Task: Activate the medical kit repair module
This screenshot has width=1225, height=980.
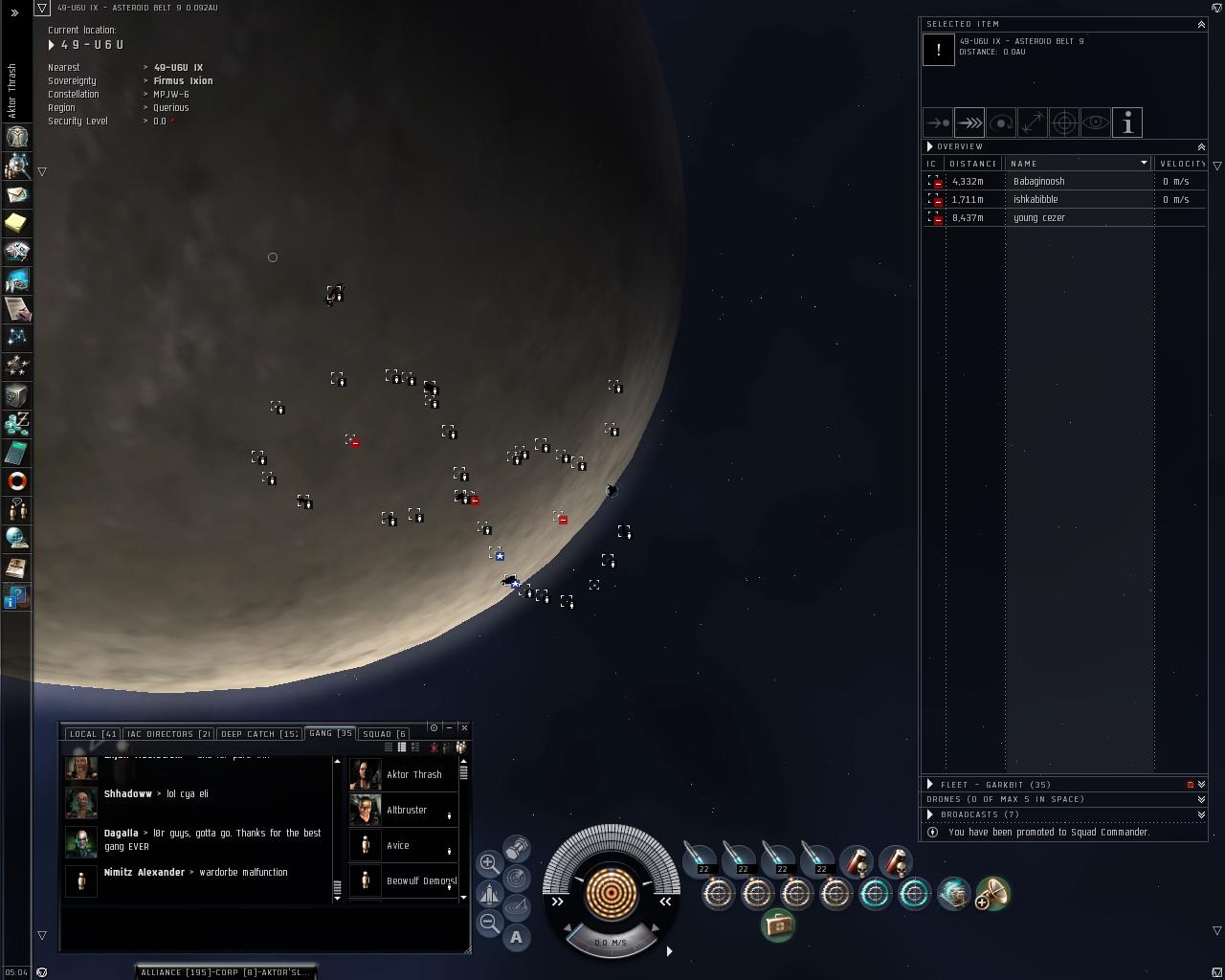Action: (x=778, y=925)
